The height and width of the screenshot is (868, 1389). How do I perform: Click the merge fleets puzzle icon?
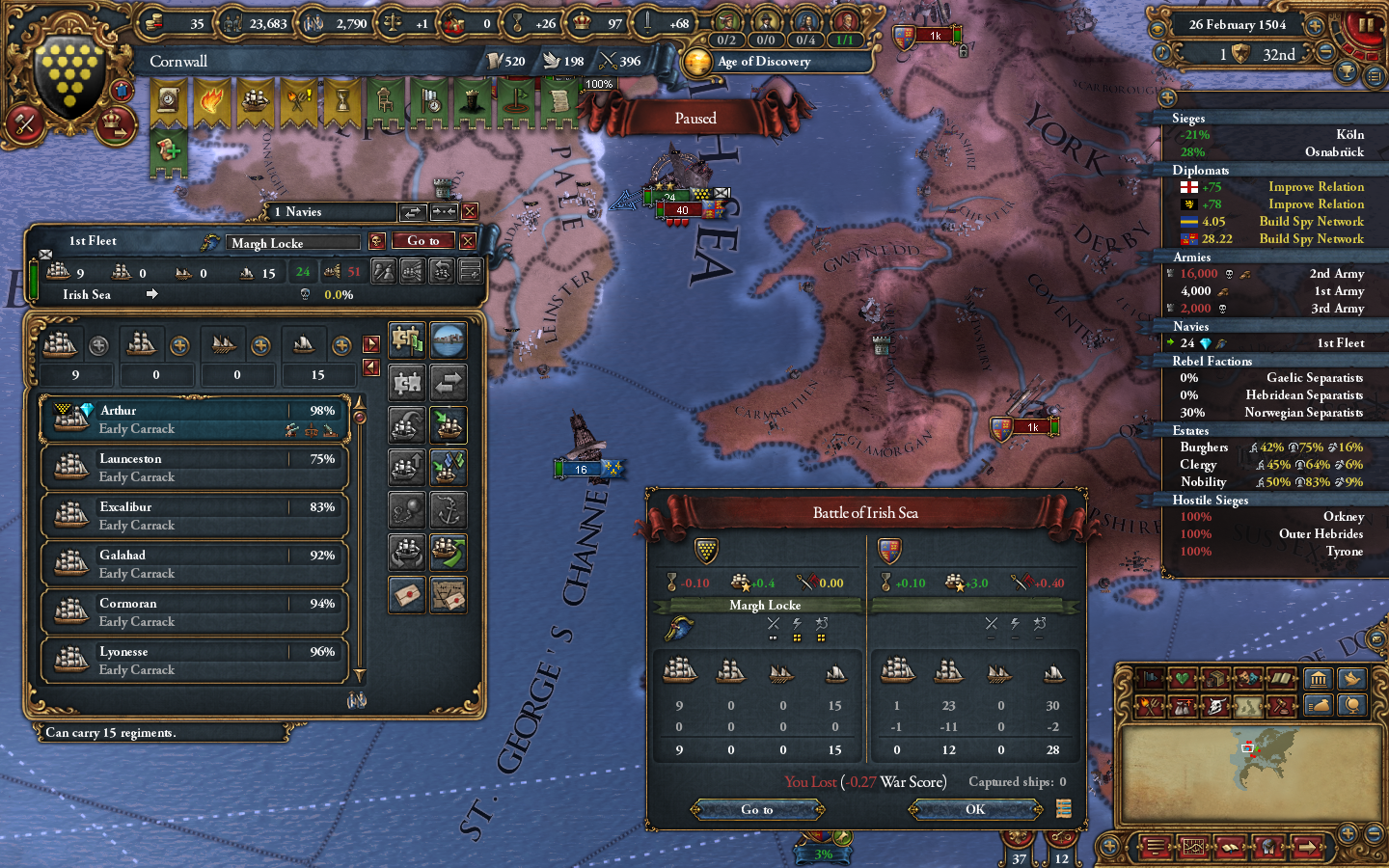click(x=406, y=383)
